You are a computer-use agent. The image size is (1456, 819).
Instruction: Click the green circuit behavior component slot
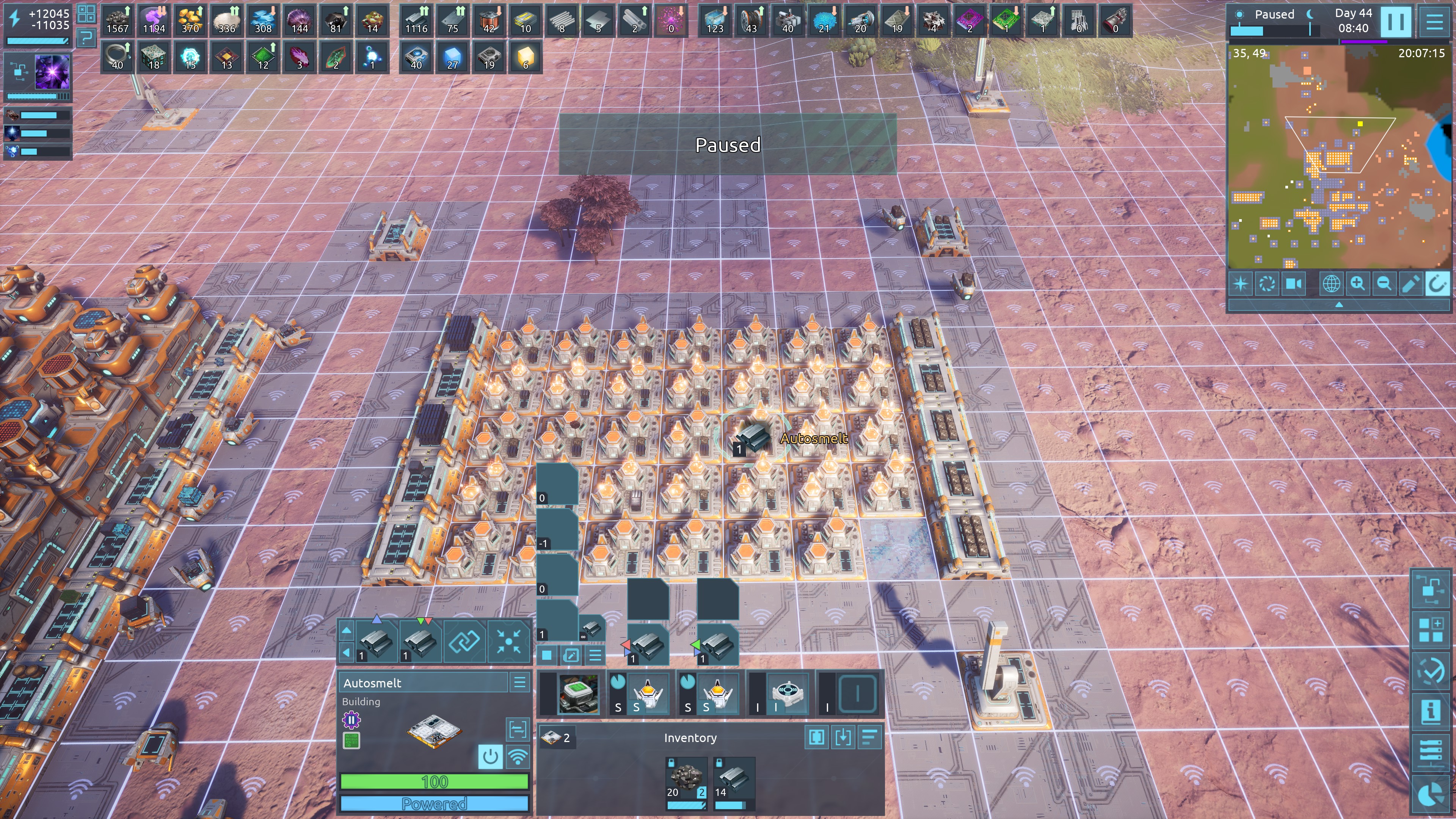click(x=351, y=741)
